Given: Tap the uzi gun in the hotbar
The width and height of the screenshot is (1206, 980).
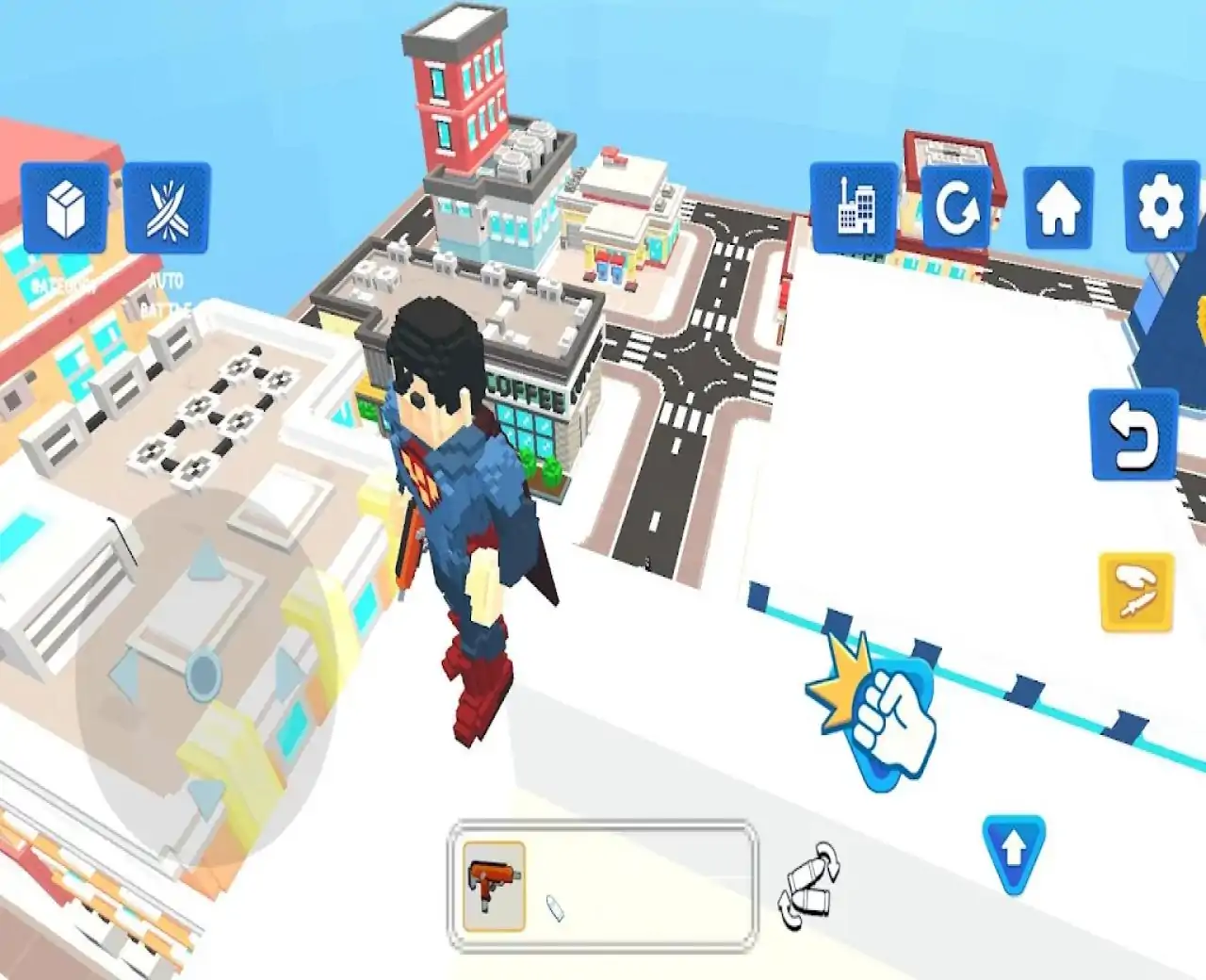Looking at the screenshot, I should [495, 887].
